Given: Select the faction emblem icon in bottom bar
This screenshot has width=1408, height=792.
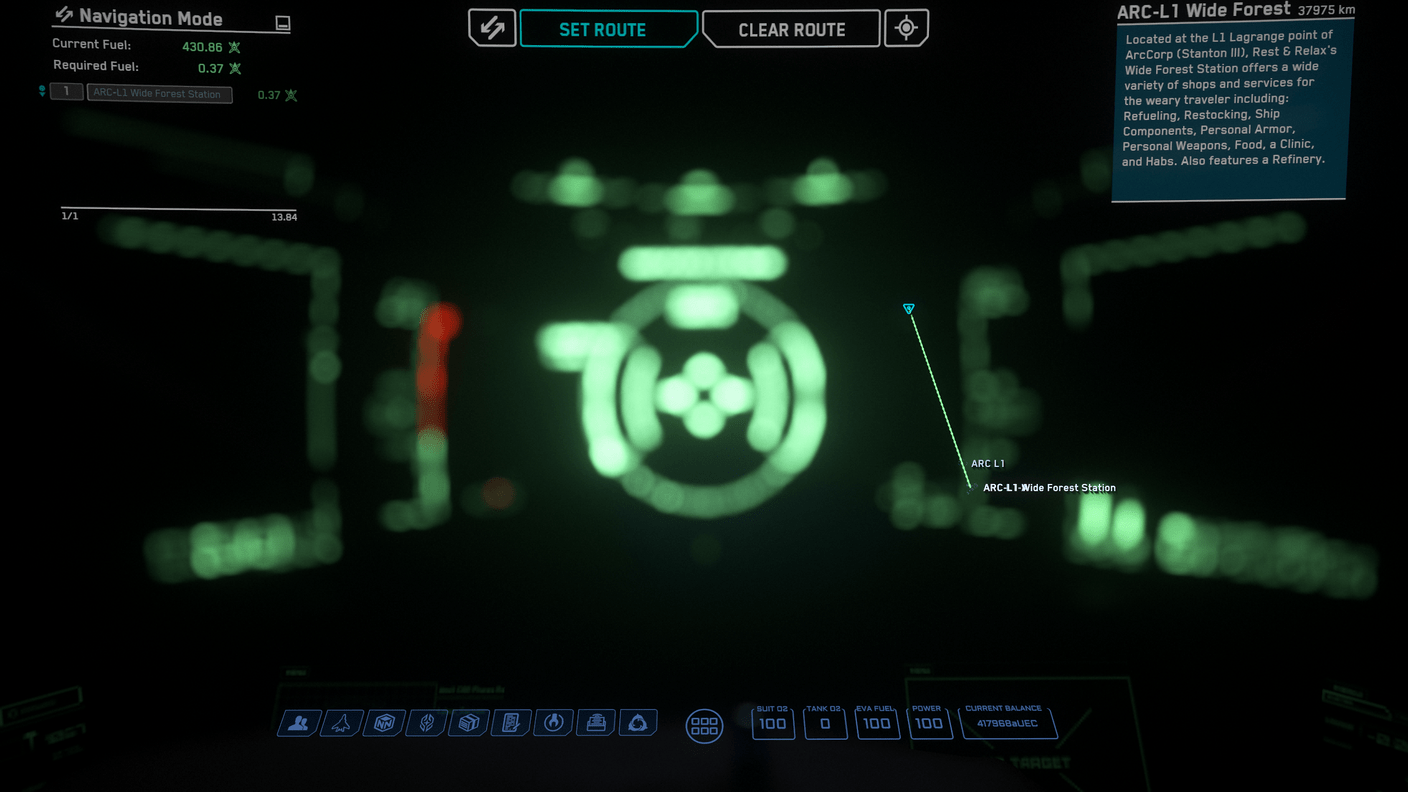Looking at the screenshot, I should pos(426,722).
